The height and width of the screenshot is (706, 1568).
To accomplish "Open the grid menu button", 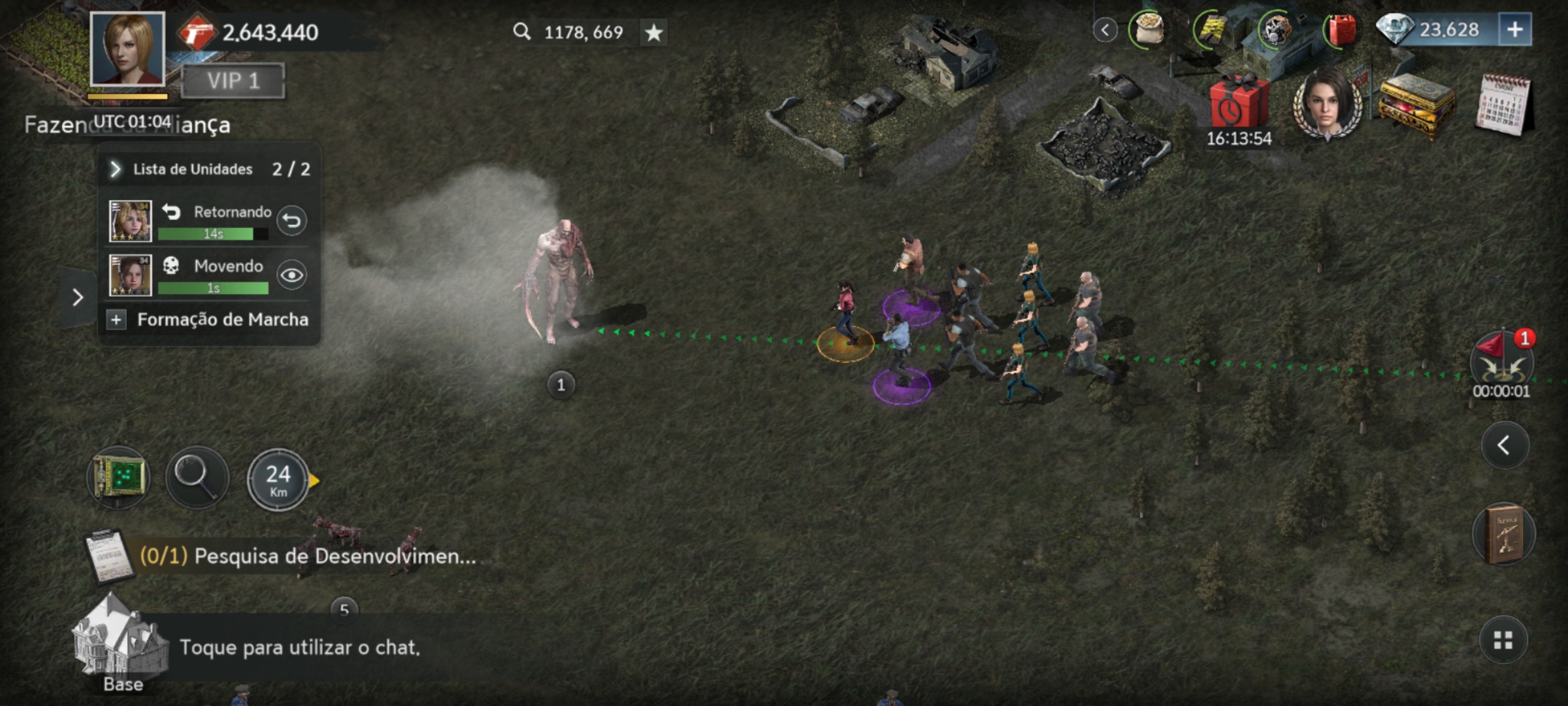I will click(1503, 641).
